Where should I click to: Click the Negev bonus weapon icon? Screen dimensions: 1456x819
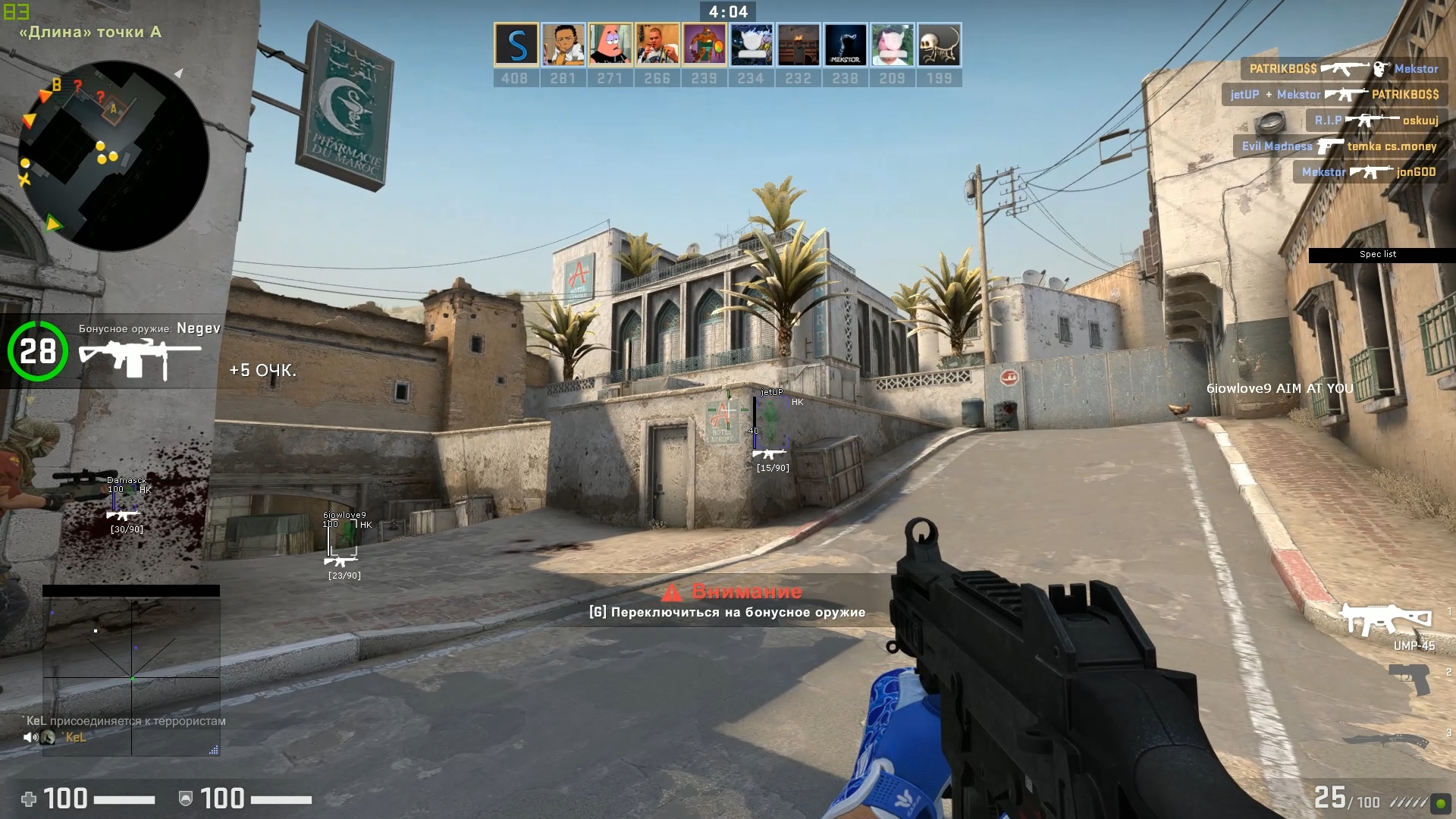140,359
